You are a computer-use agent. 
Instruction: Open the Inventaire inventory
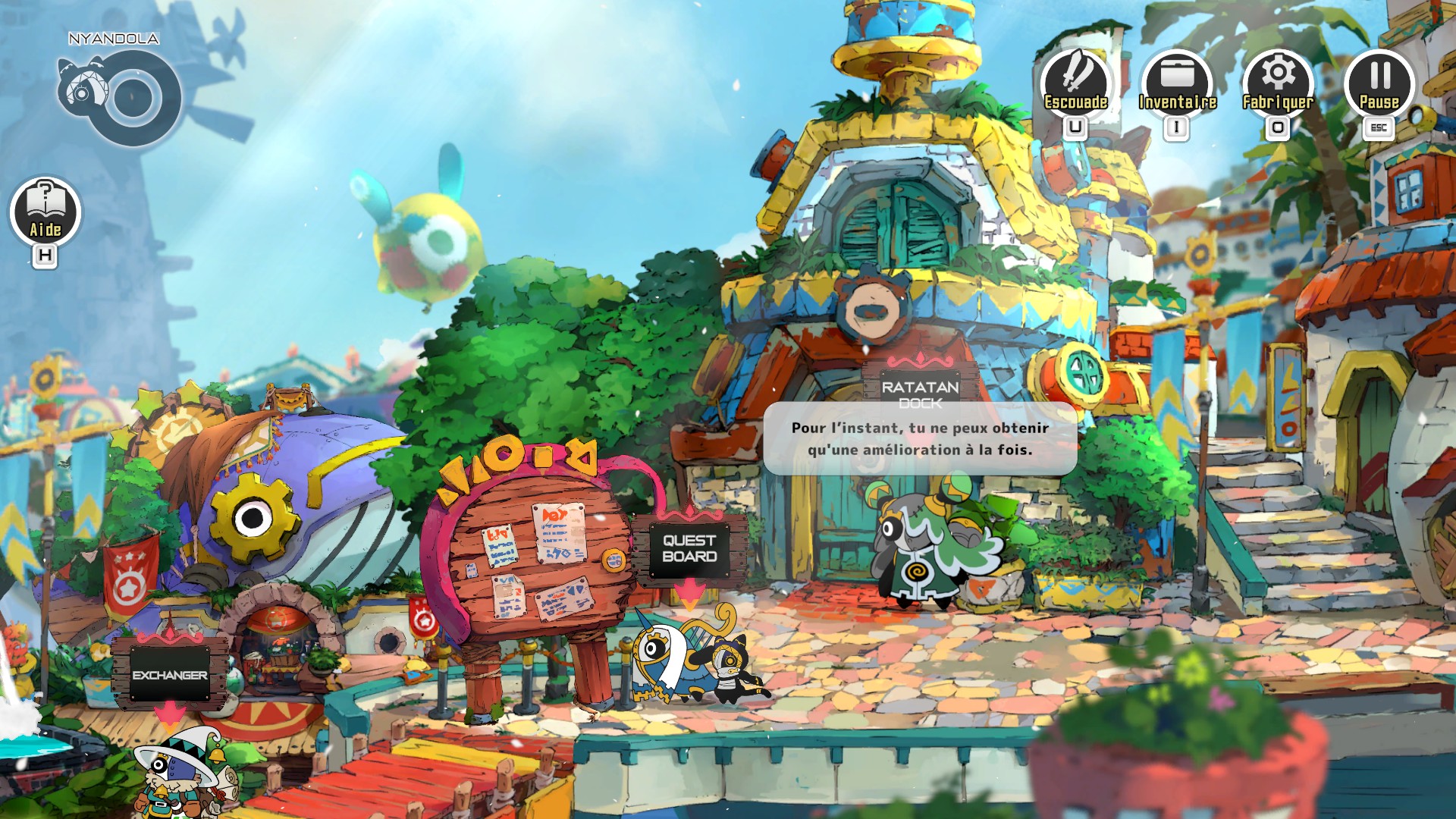tap(1177, 83)
